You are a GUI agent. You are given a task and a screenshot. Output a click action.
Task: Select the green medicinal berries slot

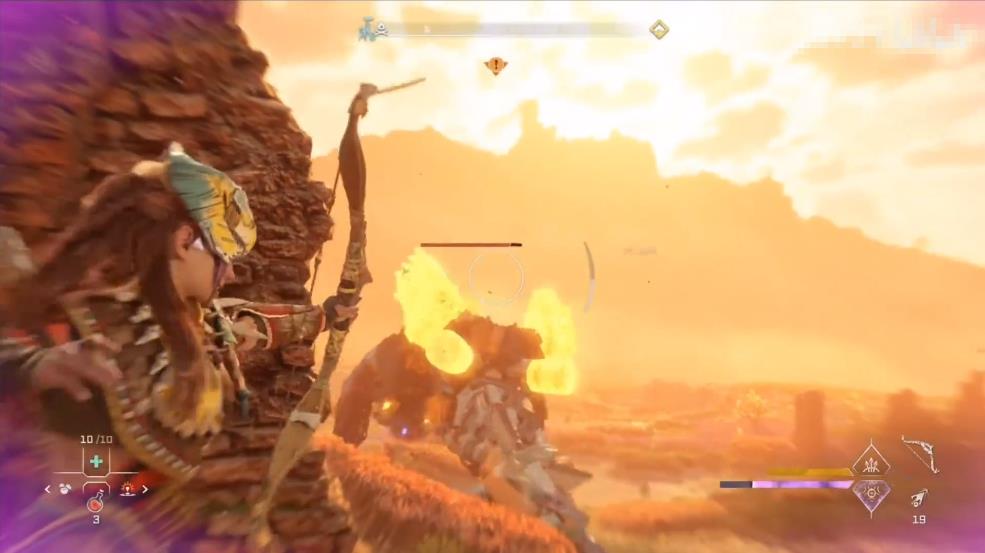tap(96, 461)
